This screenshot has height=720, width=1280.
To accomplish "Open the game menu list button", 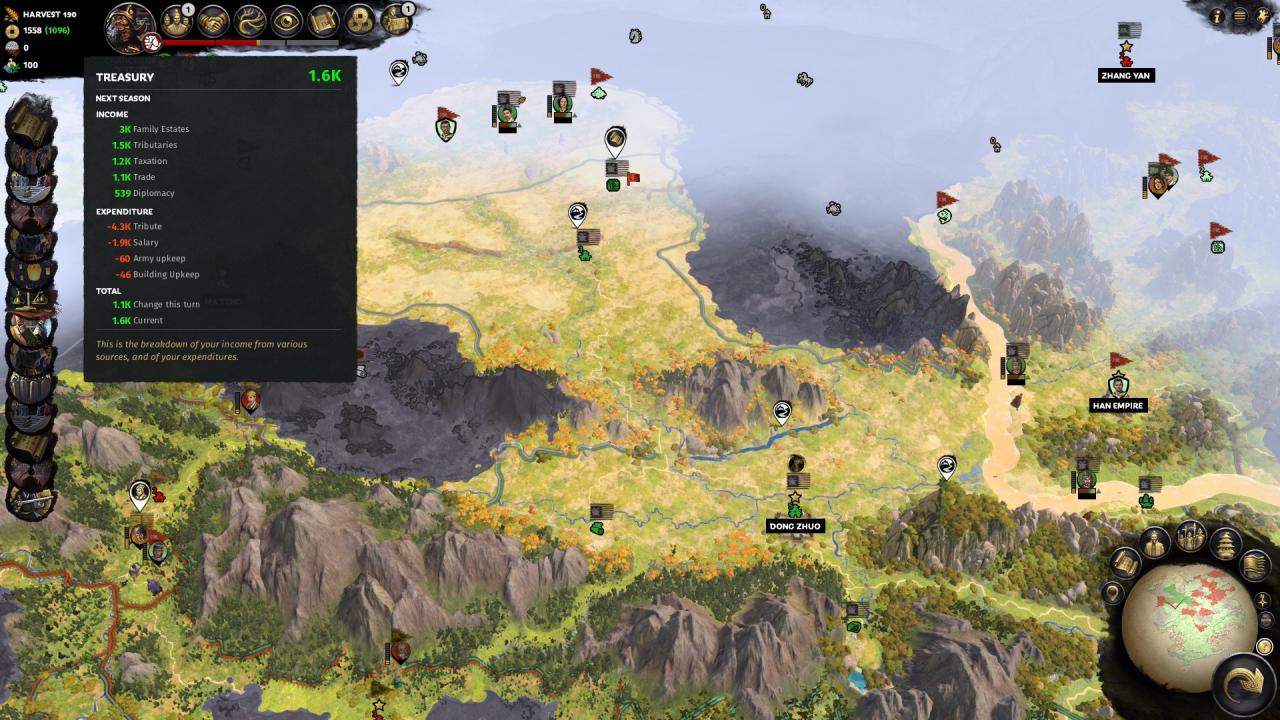I will 1240,16.
